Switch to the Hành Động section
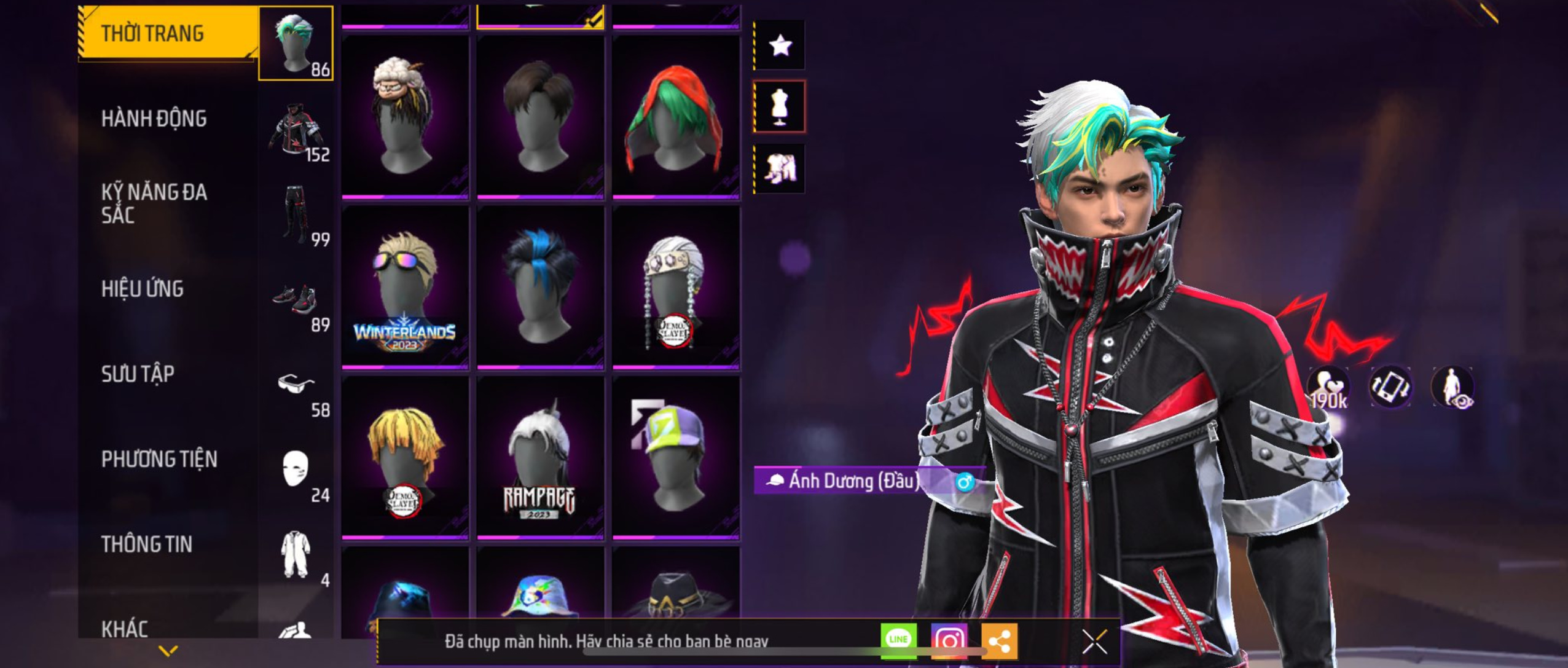Viewport: 1568px width, 668px height. click(154, 119)
